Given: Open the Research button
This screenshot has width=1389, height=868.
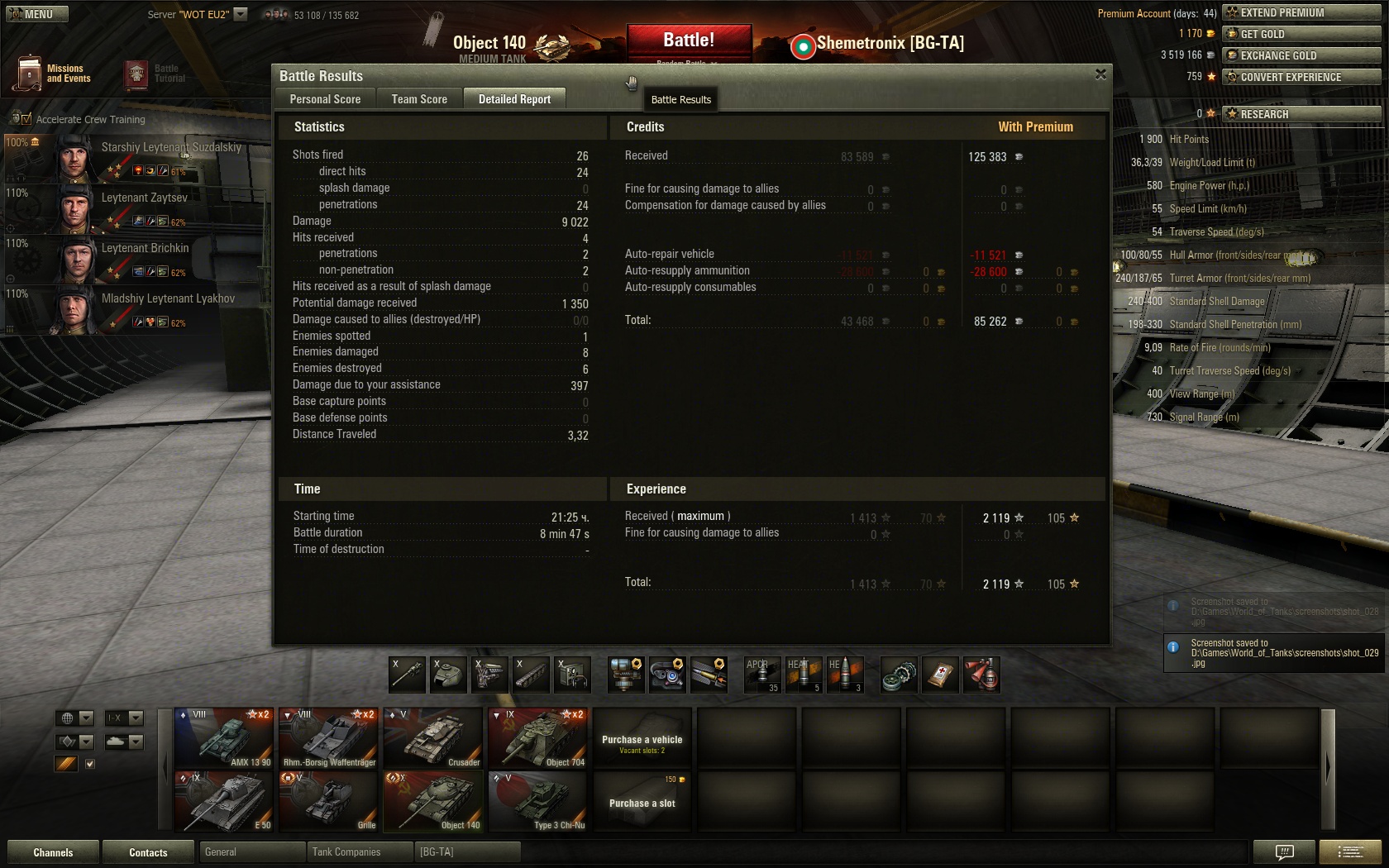Looking at the screenshot, I should 1301,114.
